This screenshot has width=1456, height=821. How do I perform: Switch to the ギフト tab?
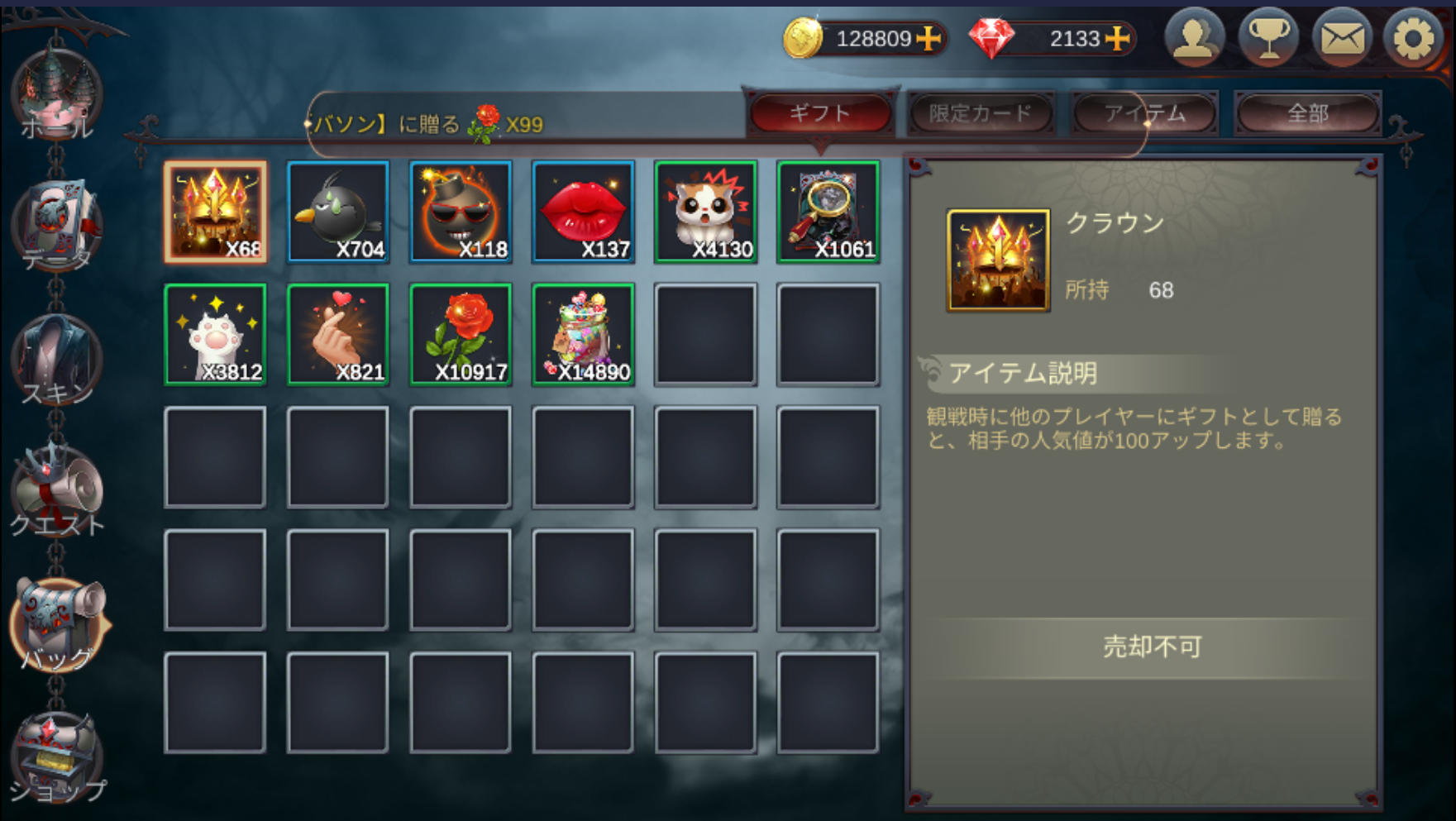coord(819,113)
